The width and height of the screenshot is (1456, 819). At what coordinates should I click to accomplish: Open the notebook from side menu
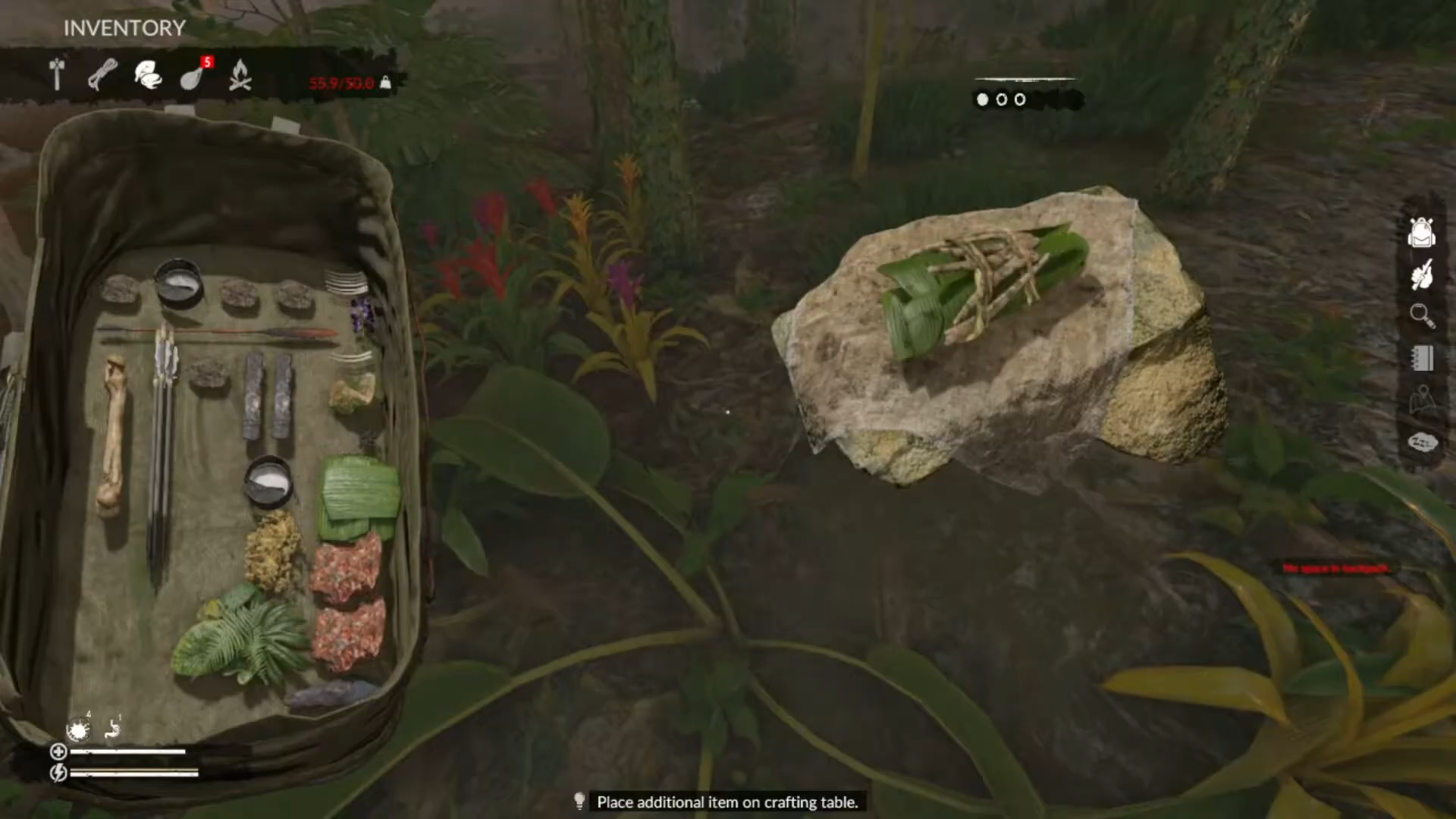point(1421,358)
